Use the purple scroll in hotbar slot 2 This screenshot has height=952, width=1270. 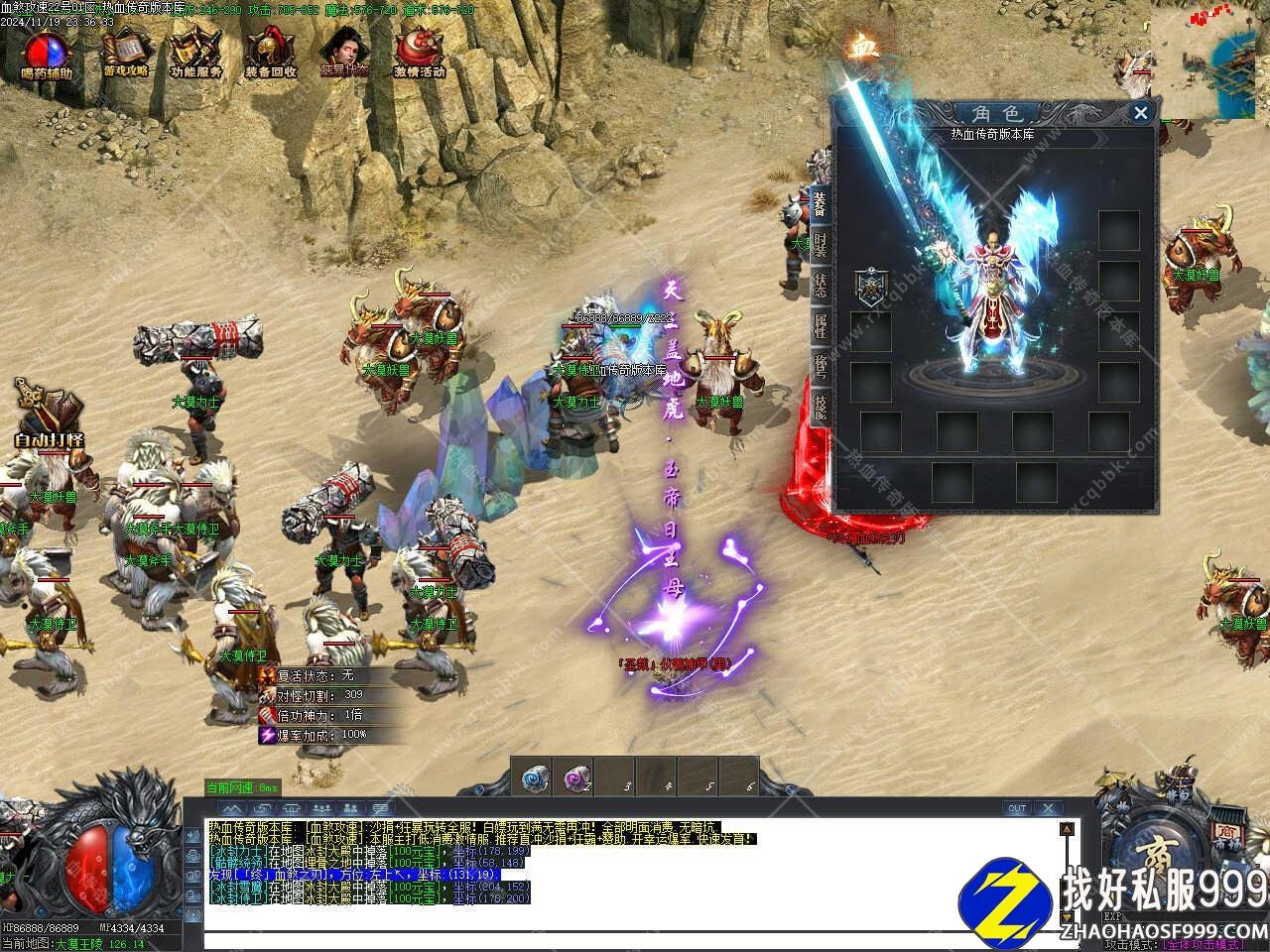(x=576, y=777)
